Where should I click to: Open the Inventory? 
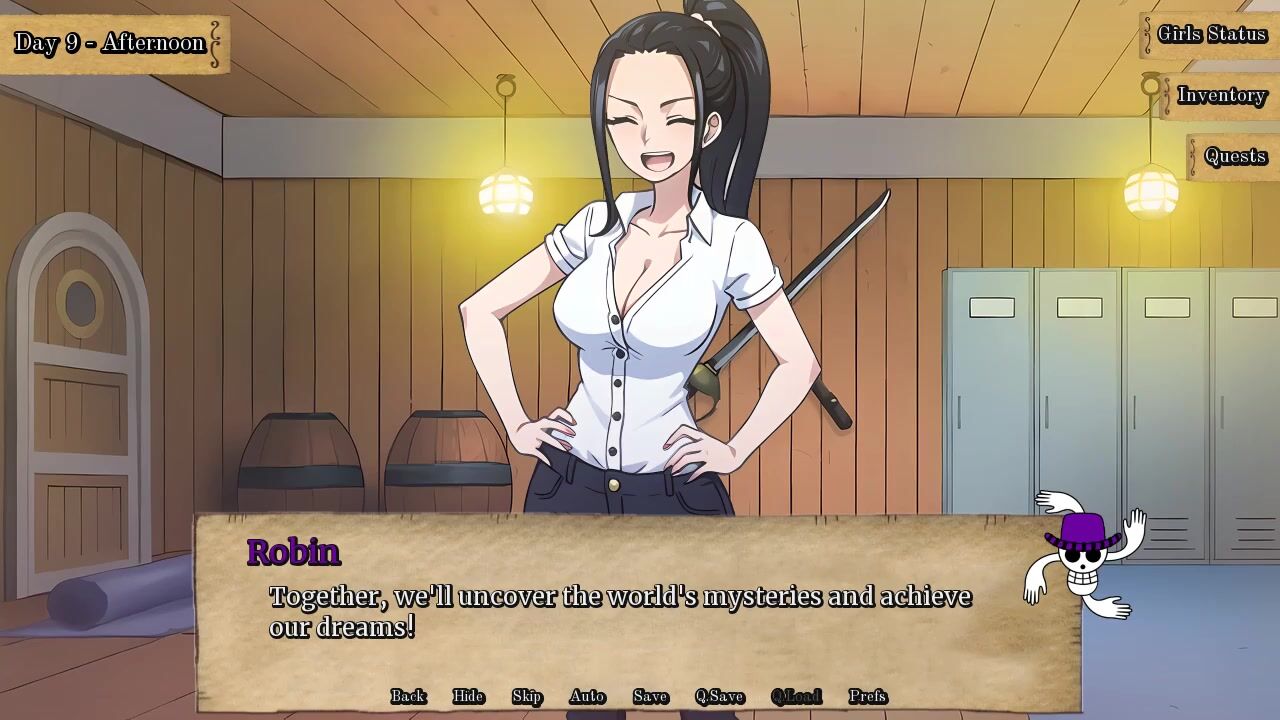[1221, 96]
